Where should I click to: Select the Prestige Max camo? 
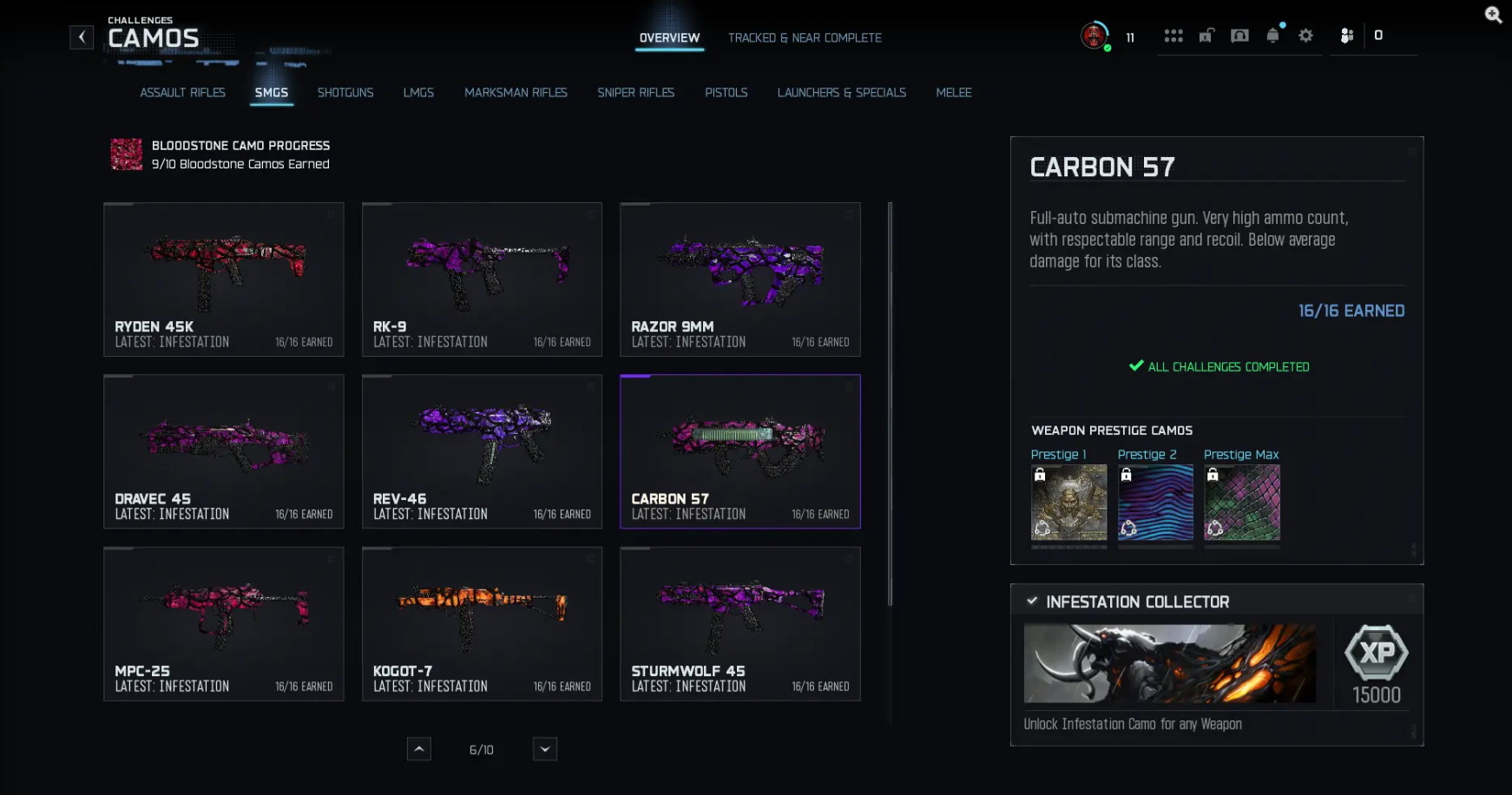(1241, 503)
